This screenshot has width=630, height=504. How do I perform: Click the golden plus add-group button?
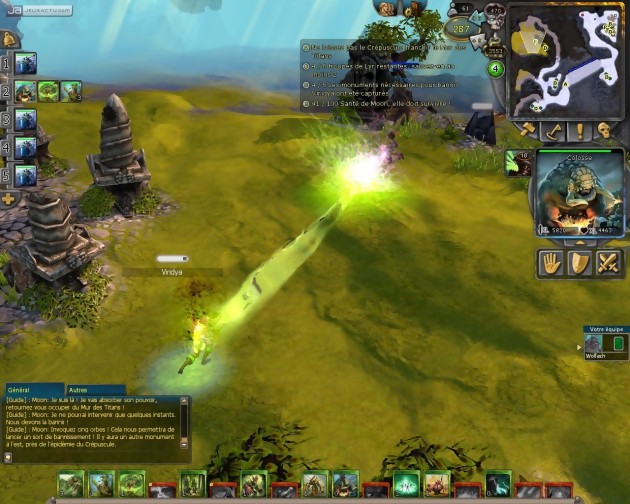pyautogui.click(x=8, y=199)
